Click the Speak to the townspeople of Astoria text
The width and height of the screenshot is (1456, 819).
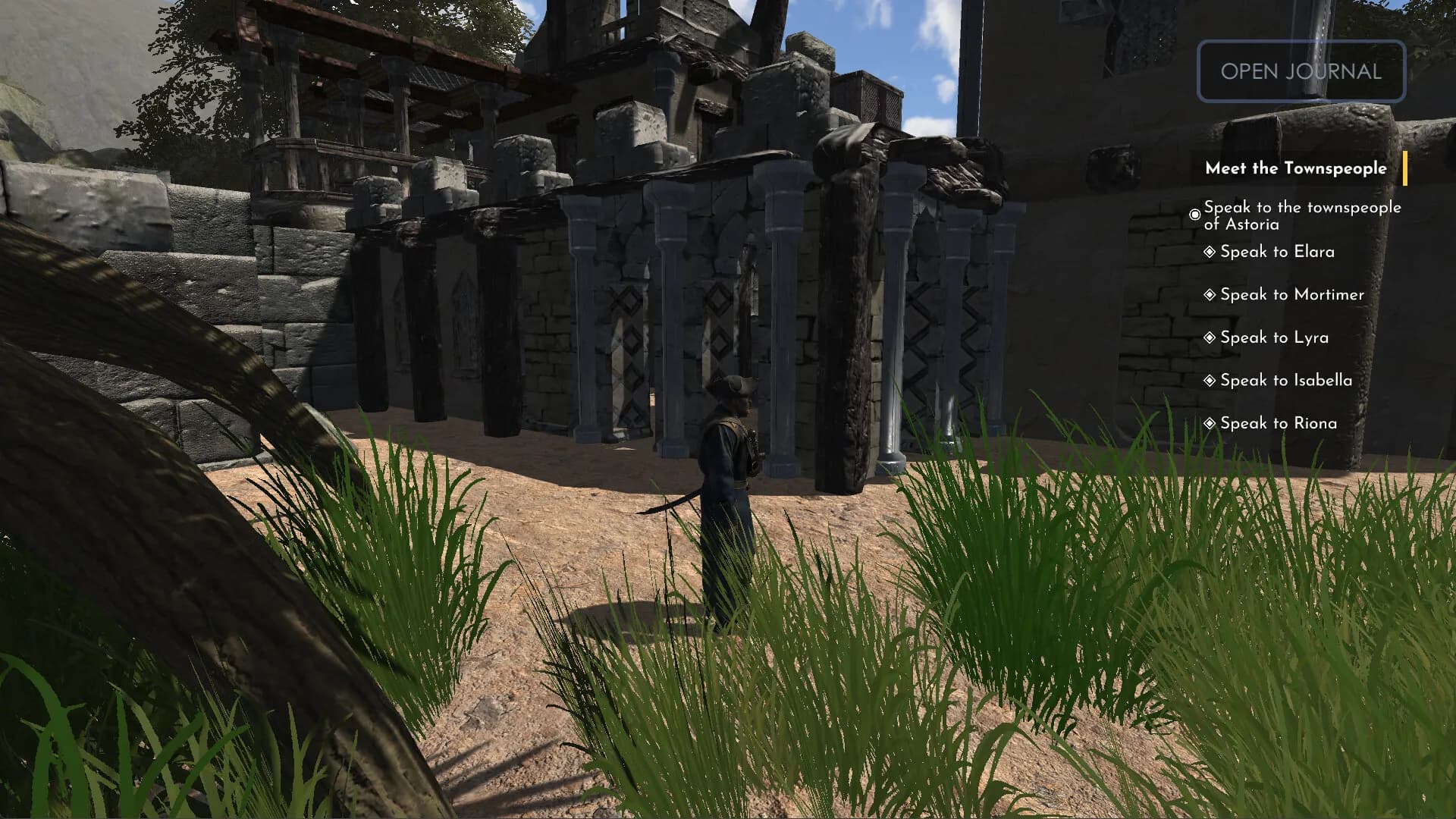click(x=1301, y=215)
